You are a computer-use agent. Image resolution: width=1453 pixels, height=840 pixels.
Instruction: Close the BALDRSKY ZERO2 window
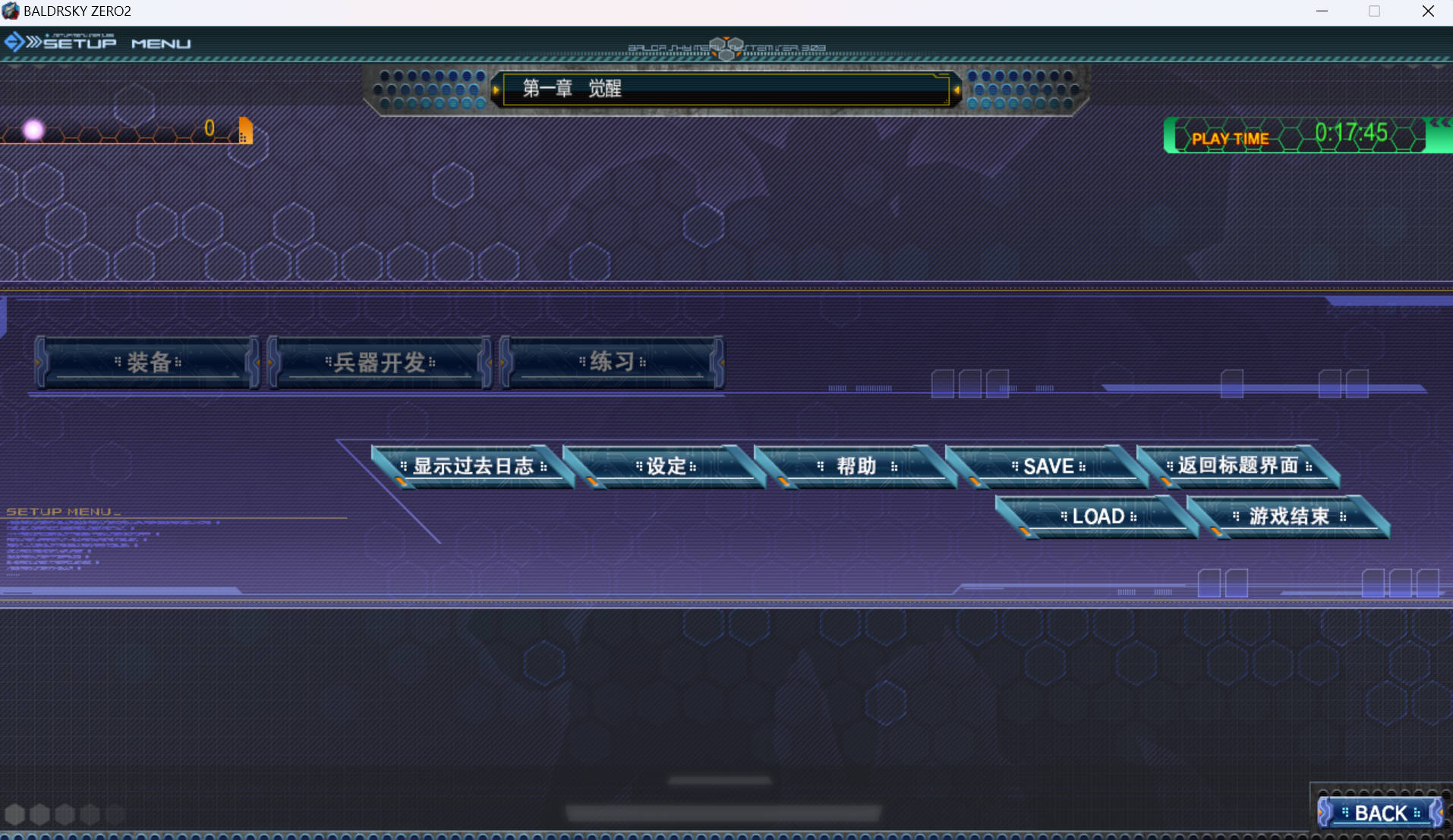coord(1428,11)
